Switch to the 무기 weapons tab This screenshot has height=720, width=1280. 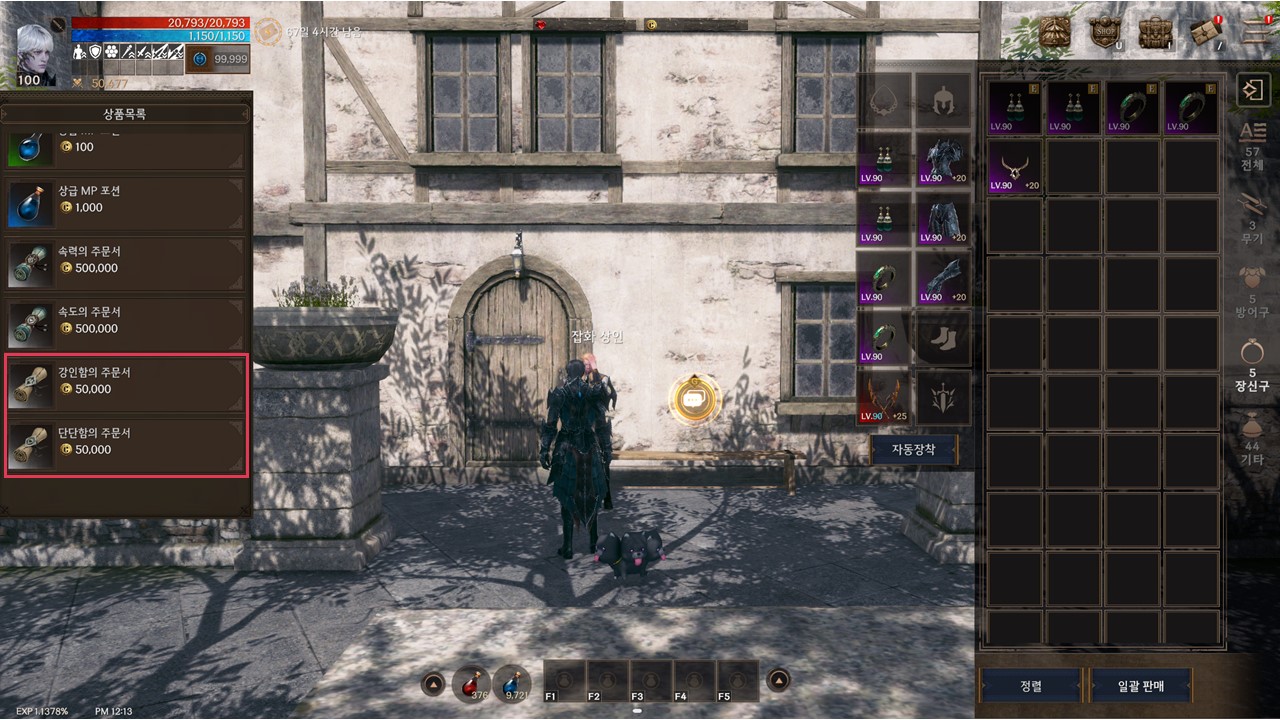(1251, 218)
